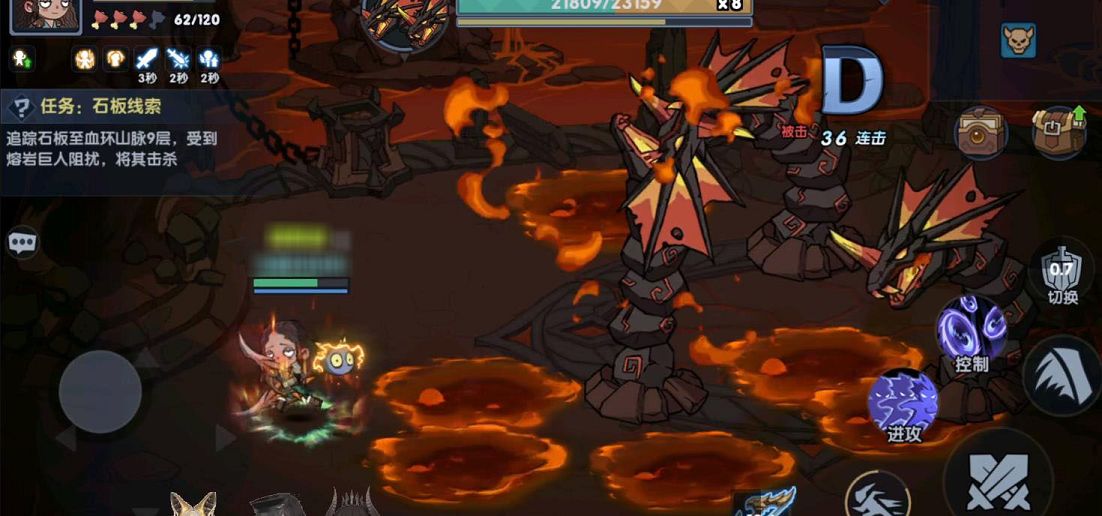1102x516 pixels.
Task: Open the 石板线索 quest tracker
Action: coord(110,131)
